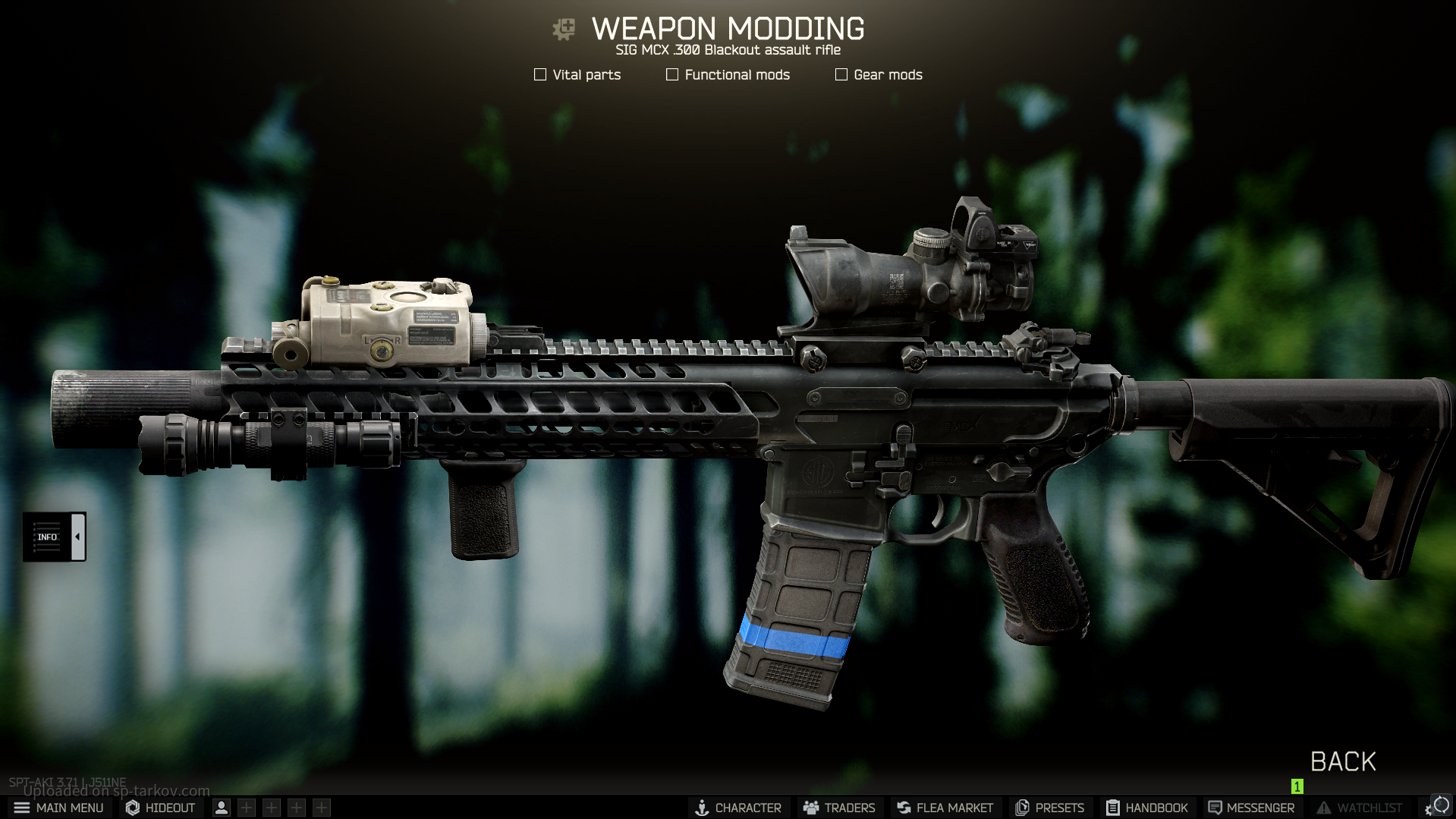Viewport: 1456px width, 819px height.
Task: Open settings via the gear icon
Action: [1430, 810]
